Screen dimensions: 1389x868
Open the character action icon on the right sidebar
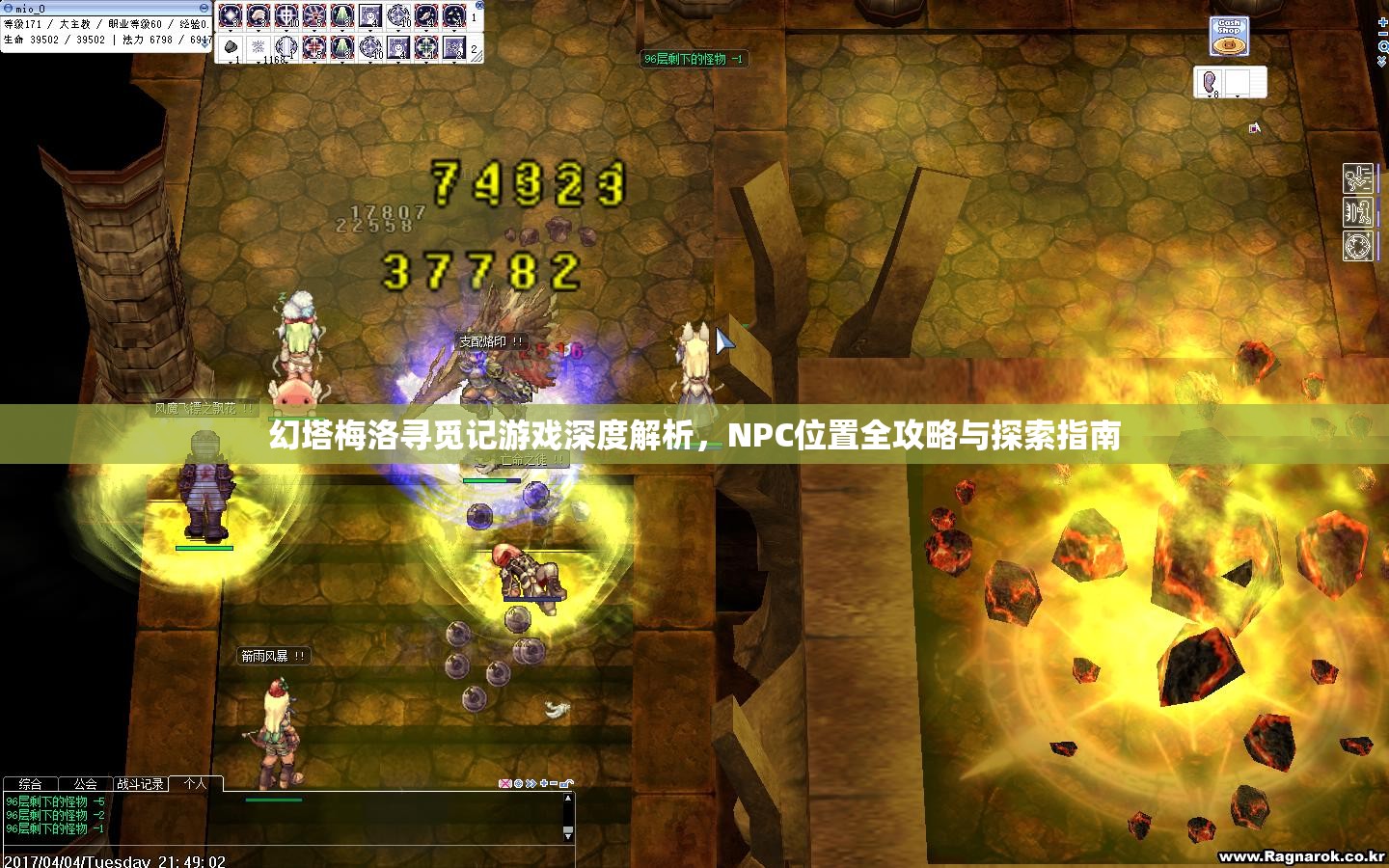(1357, 176)
